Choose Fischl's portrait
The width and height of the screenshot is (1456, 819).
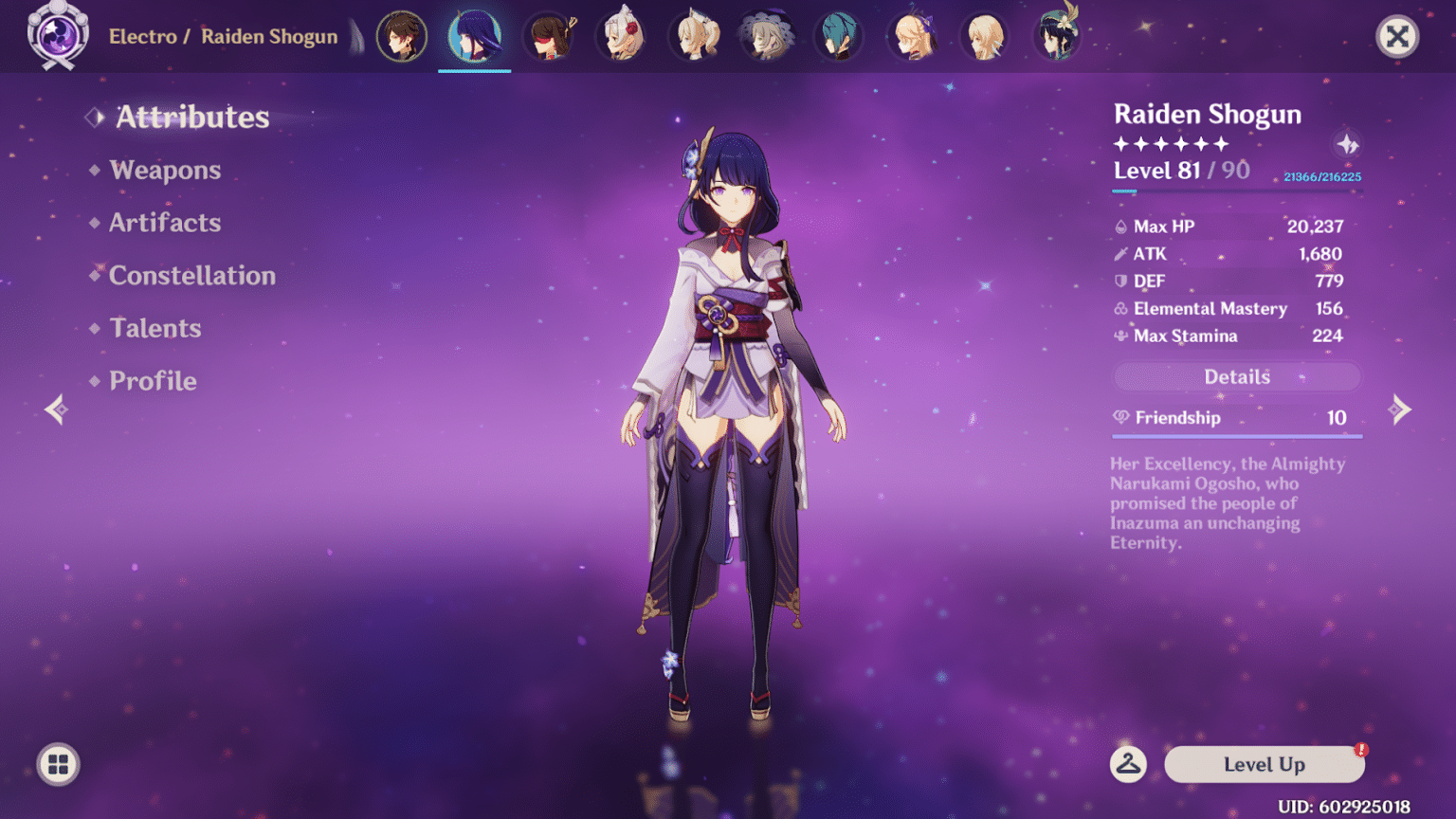tap(913, 37)
